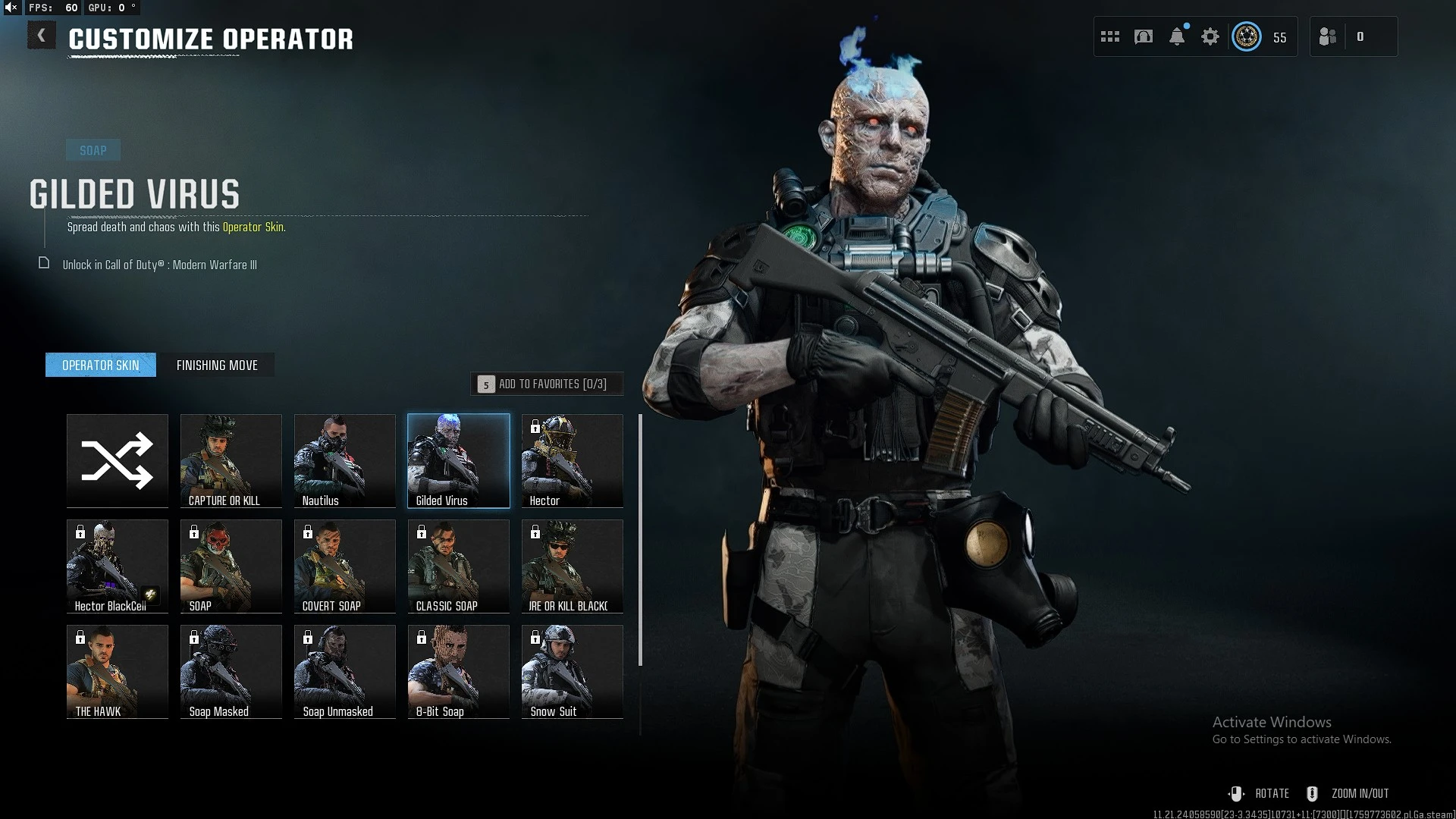This screenshot has width=1456, height=819.
Task: Select the locked Hector skin
Action: click(x=573, y=460)
